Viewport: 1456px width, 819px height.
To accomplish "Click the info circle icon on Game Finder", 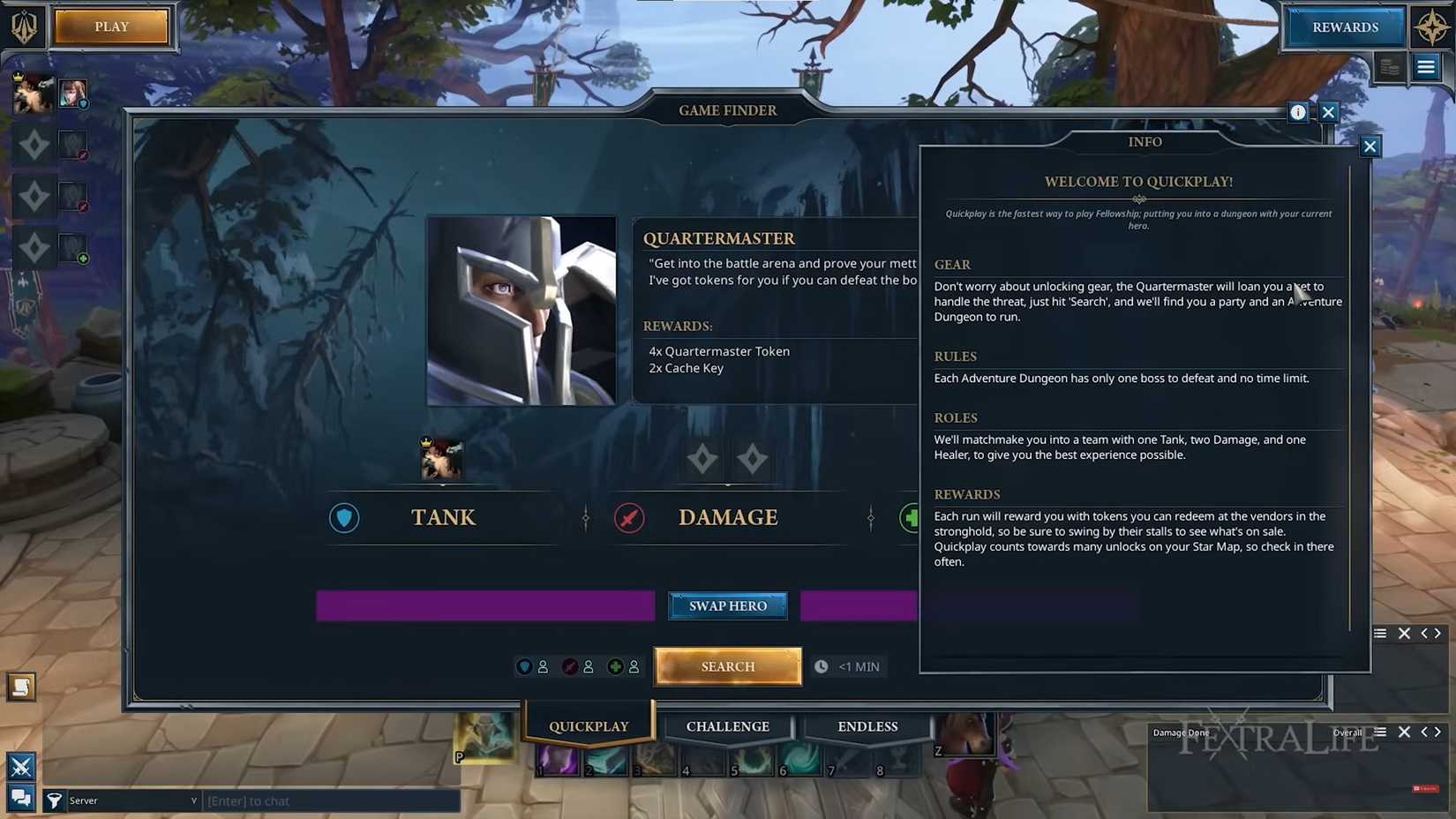I will [x=1298, y=112].
